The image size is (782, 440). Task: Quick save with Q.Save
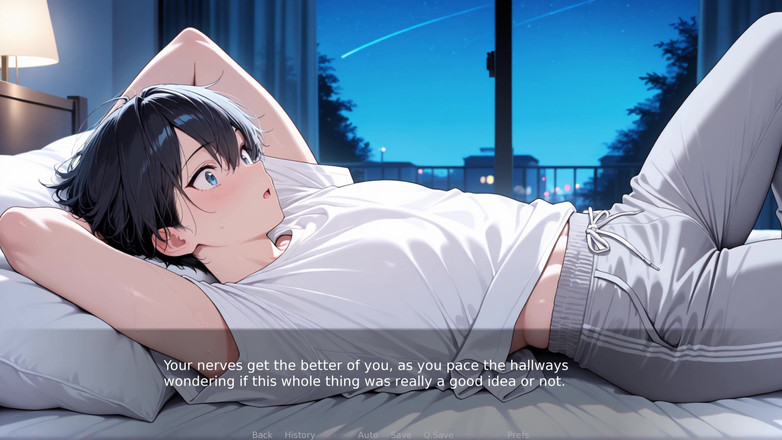438,435
